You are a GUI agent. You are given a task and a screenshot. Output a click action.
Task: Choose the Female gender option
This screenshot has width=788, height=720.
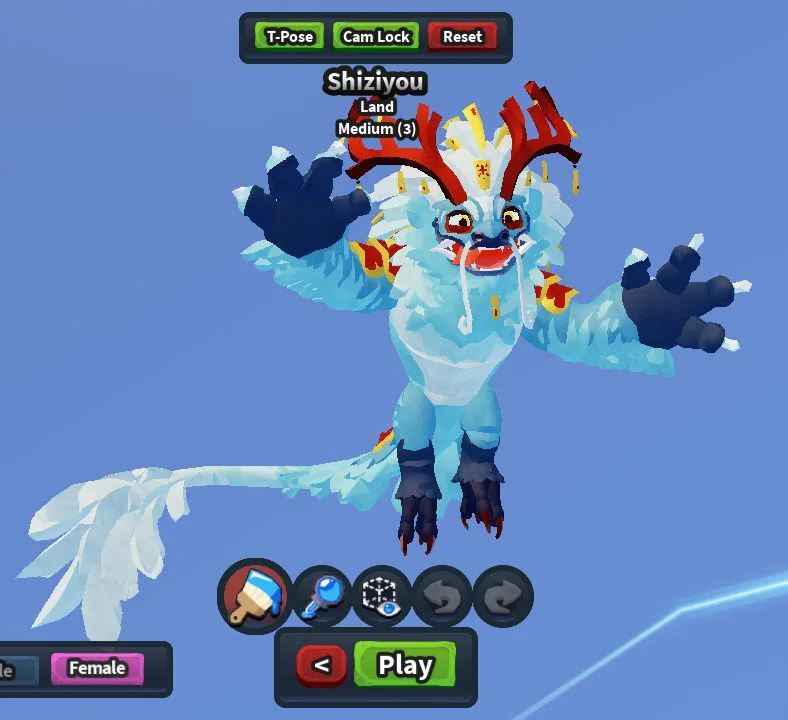point(97,668)
